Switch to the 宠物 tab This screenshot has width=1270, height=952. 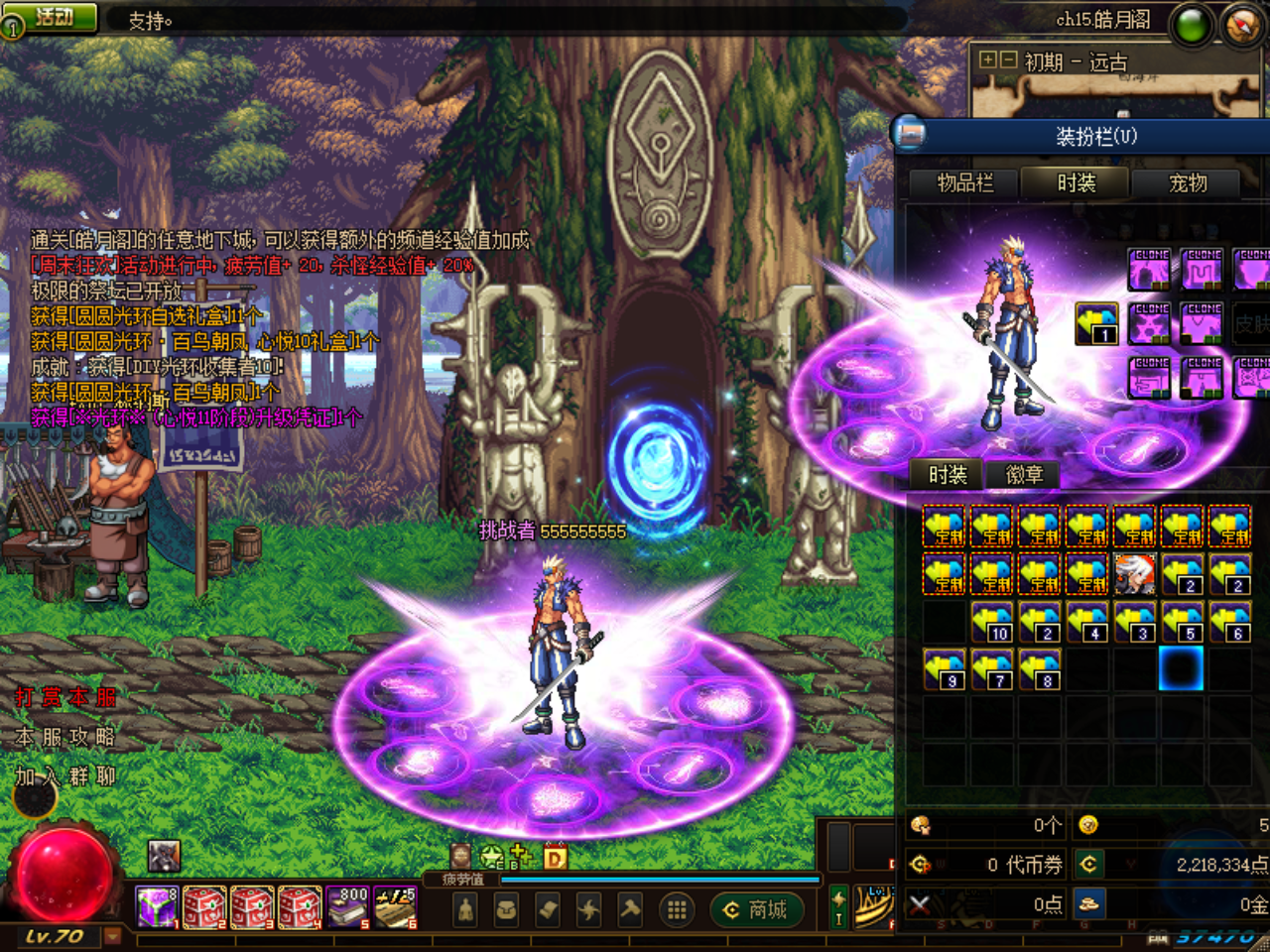coord(1188,182)
